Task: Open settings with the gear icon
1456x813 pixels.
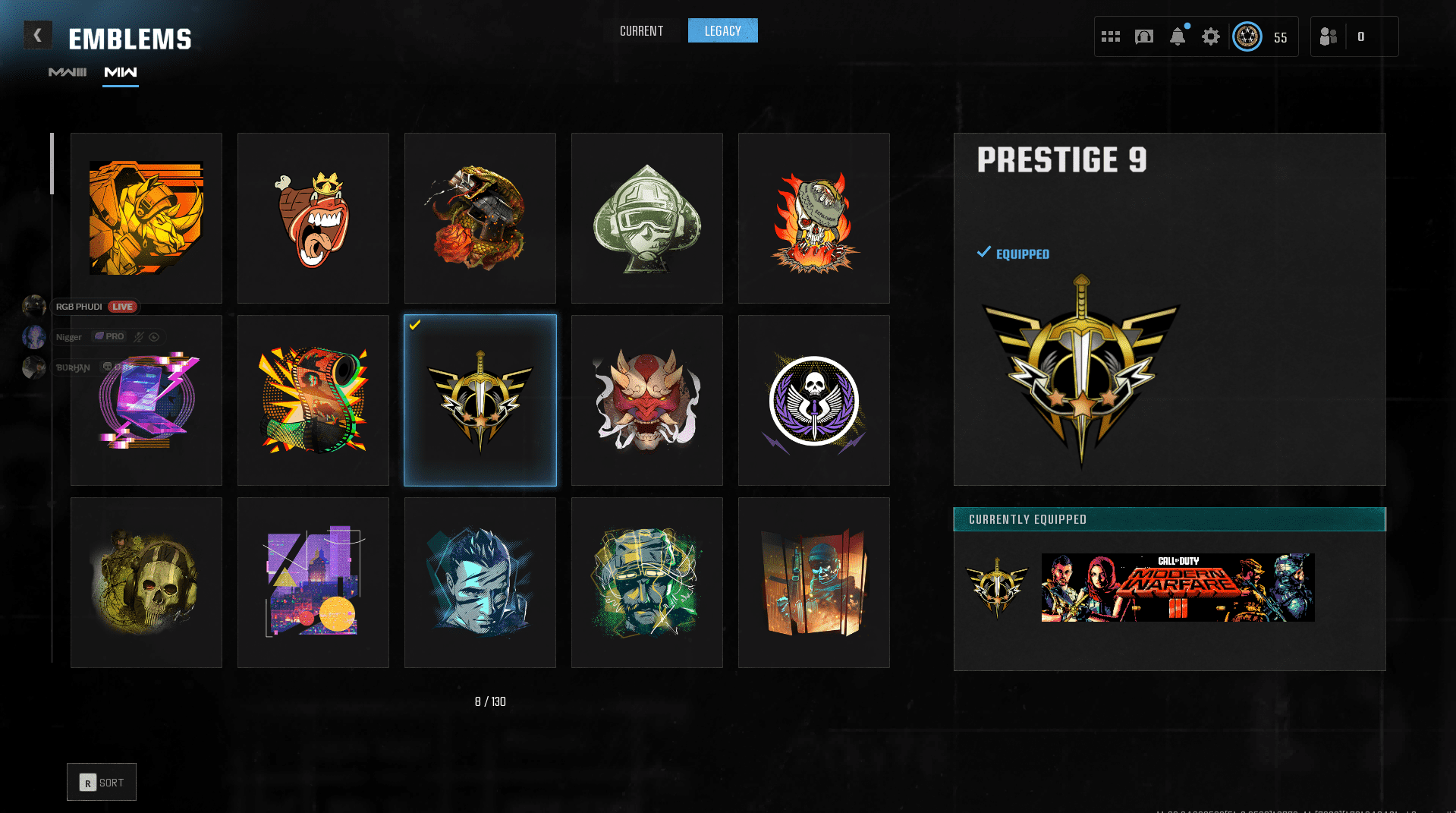Action: click(x=1211, y=36)
